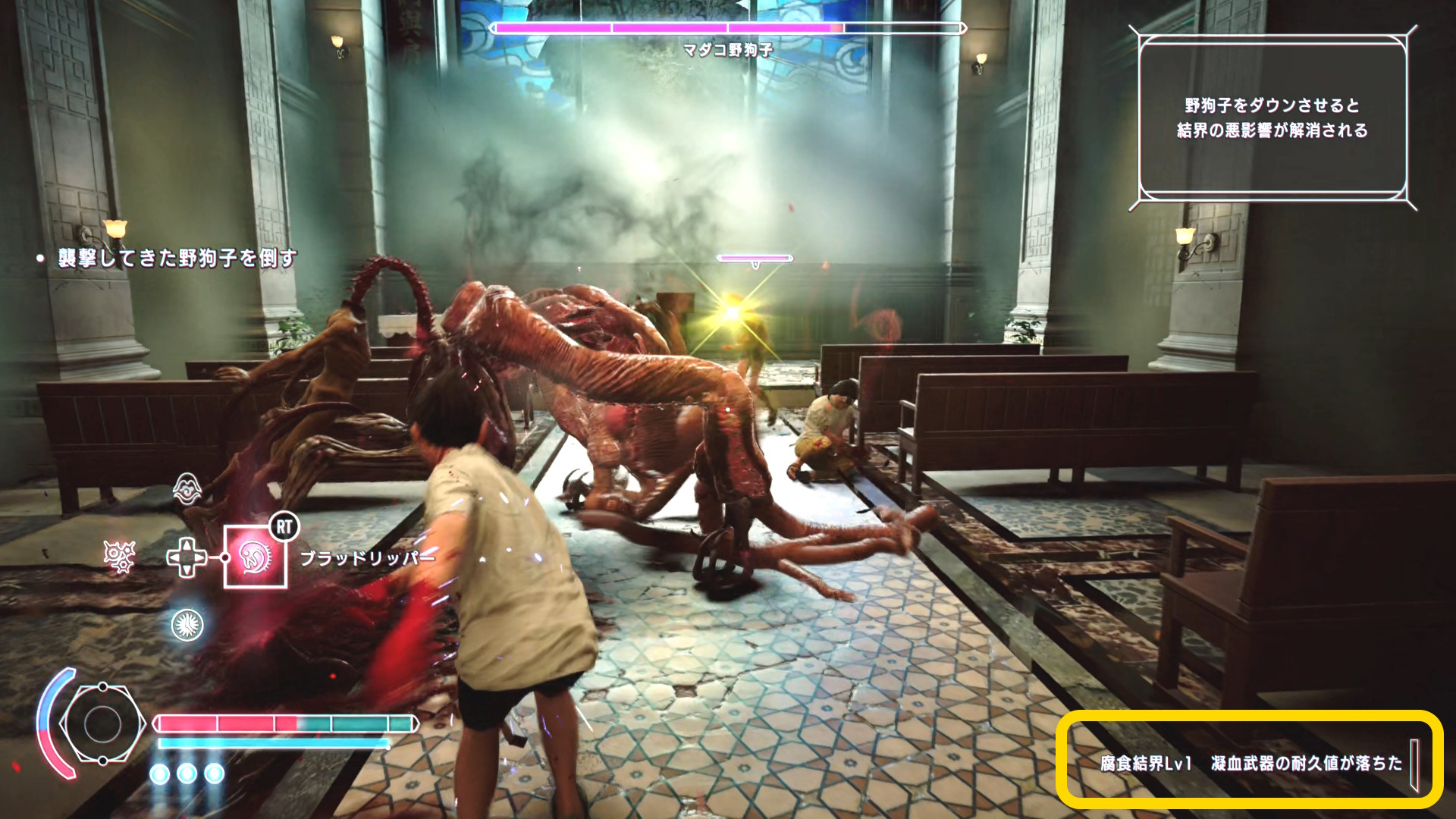
Task: Choose the lips-shaped skill icon
Action: coord(187,489)
